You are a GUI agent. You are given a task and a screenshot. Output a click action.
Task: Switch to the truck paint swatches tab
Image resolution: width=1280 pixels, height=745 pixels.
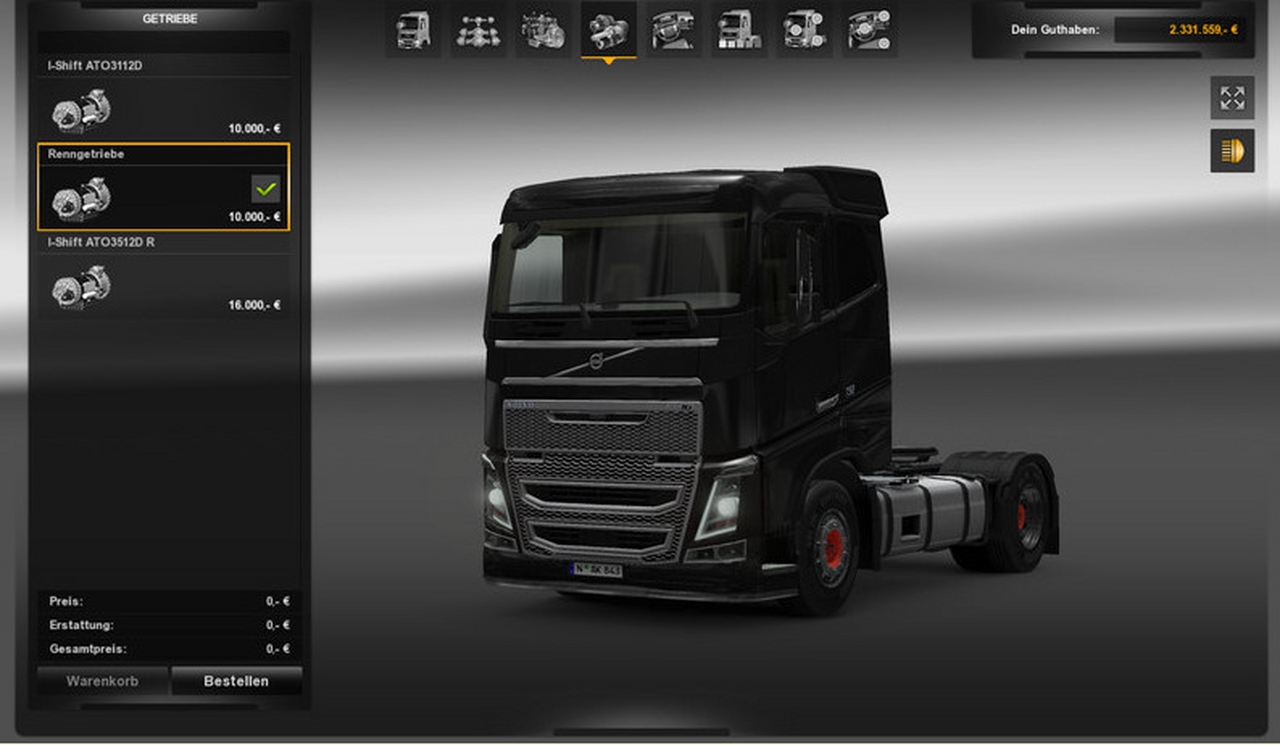(x=739, y=30)
